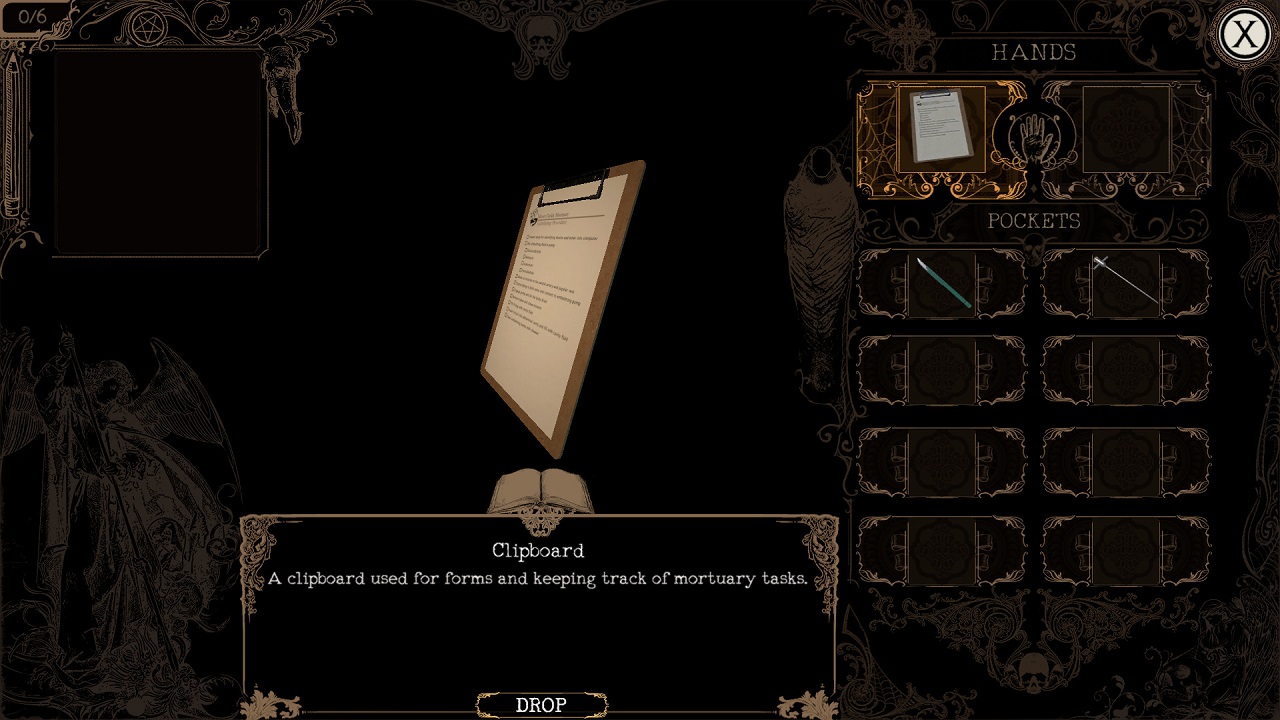Choose the long needle pocket slot

click(x=1125, y=283)
